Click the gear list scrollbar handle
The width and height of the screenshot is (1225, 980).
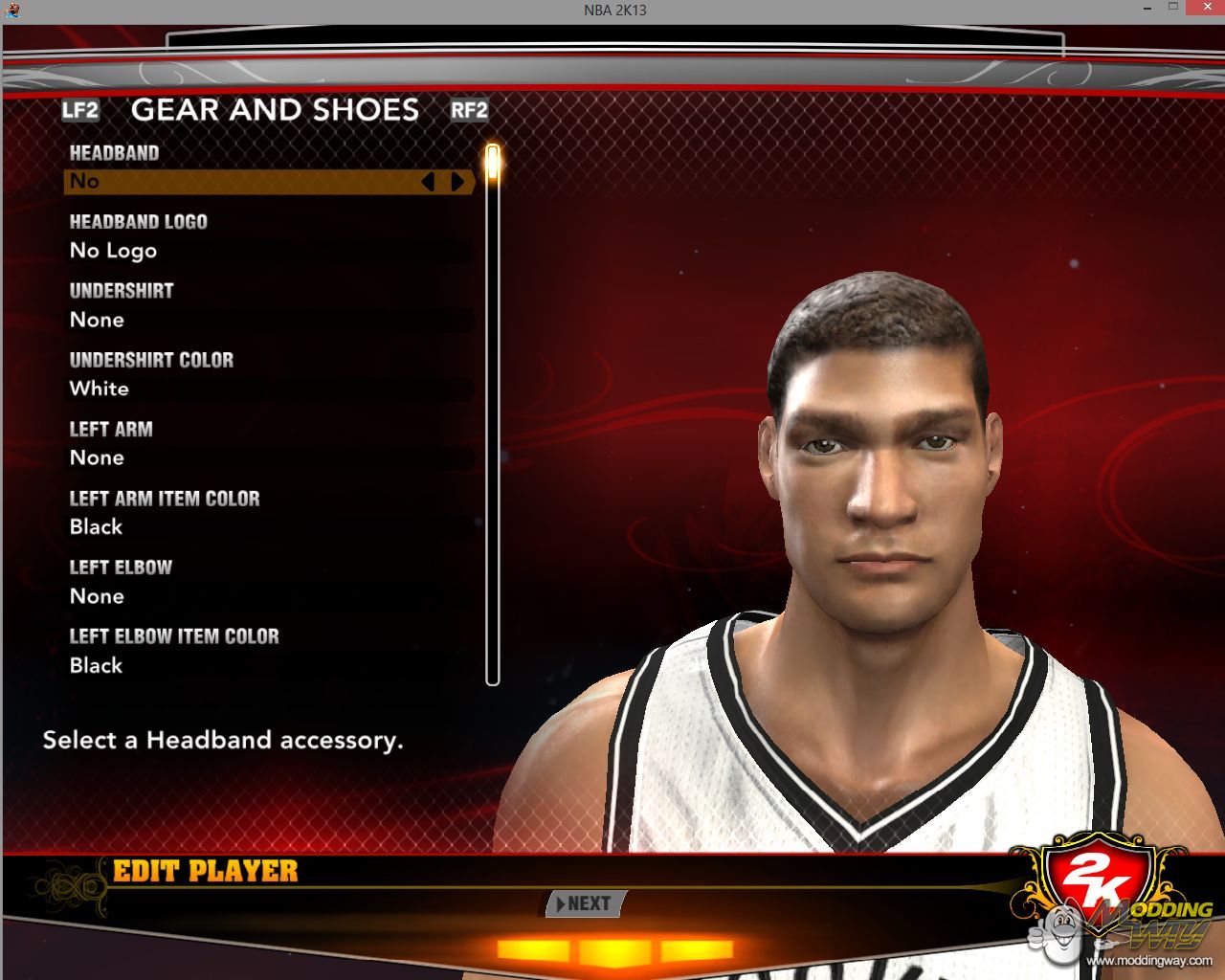click(493, 163)
